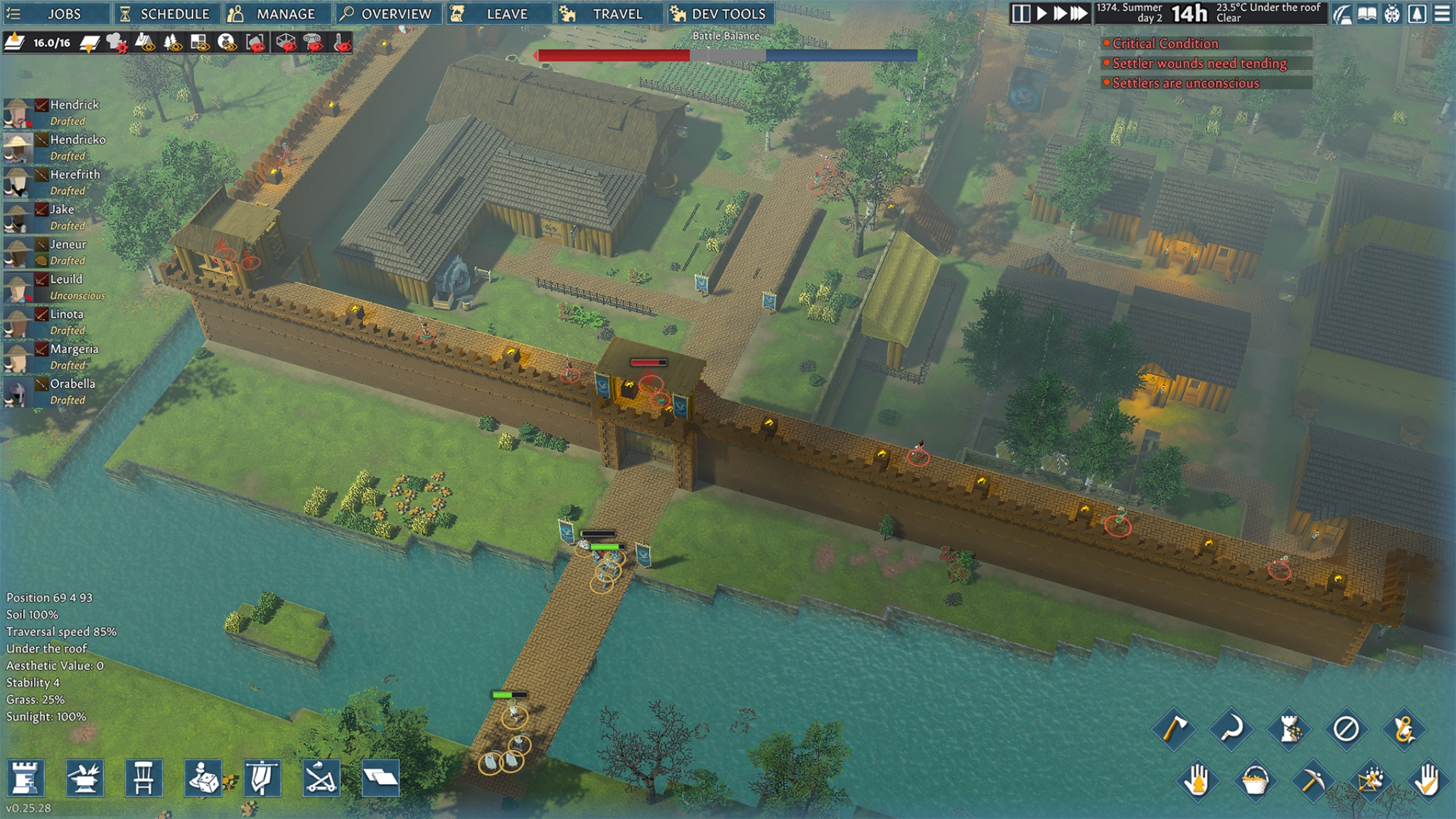This screenshot has height=819, width=1456.
Task: Select the harvest sickle tool
Action: pyautogui.click(x=1231, y=728)
